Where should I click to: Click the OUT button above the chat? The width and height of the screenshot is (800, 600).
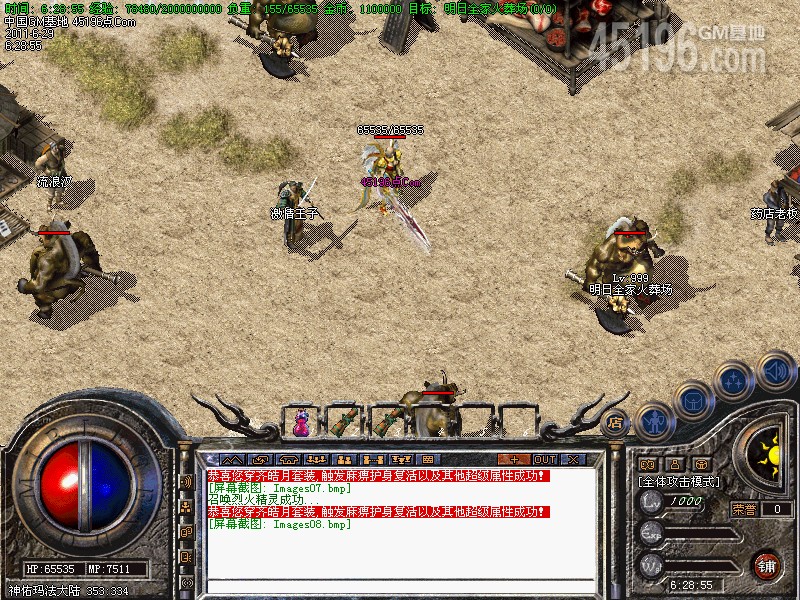pos(545,459)
